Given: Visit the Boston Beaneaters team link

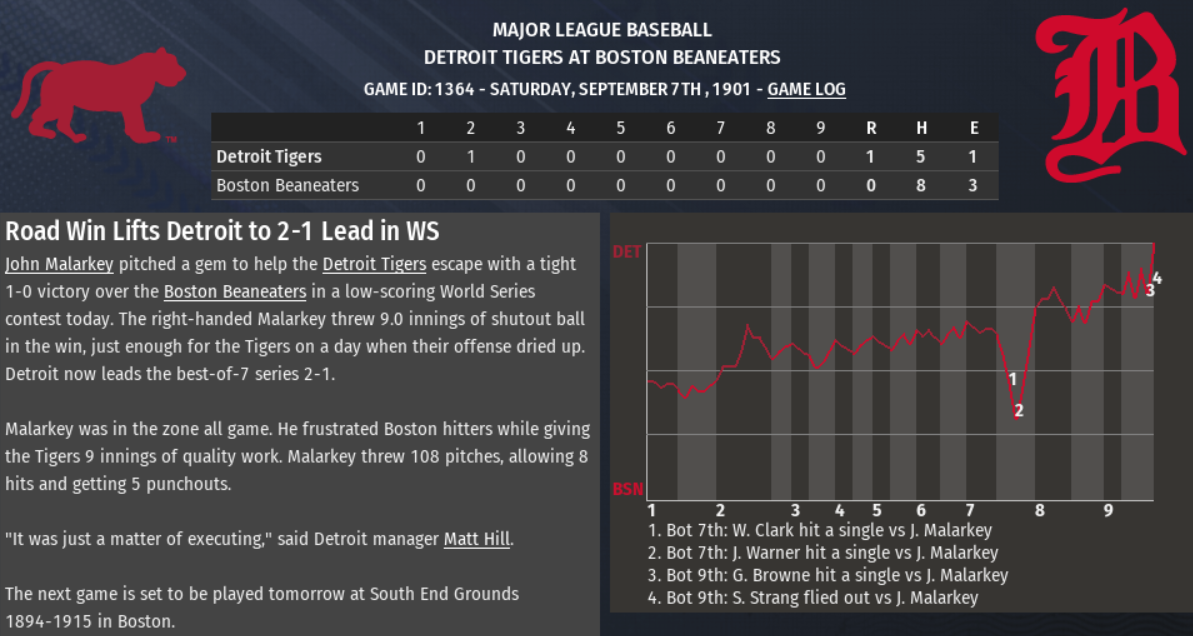Looking at the screenshot, I should click(x=235, y=292).
